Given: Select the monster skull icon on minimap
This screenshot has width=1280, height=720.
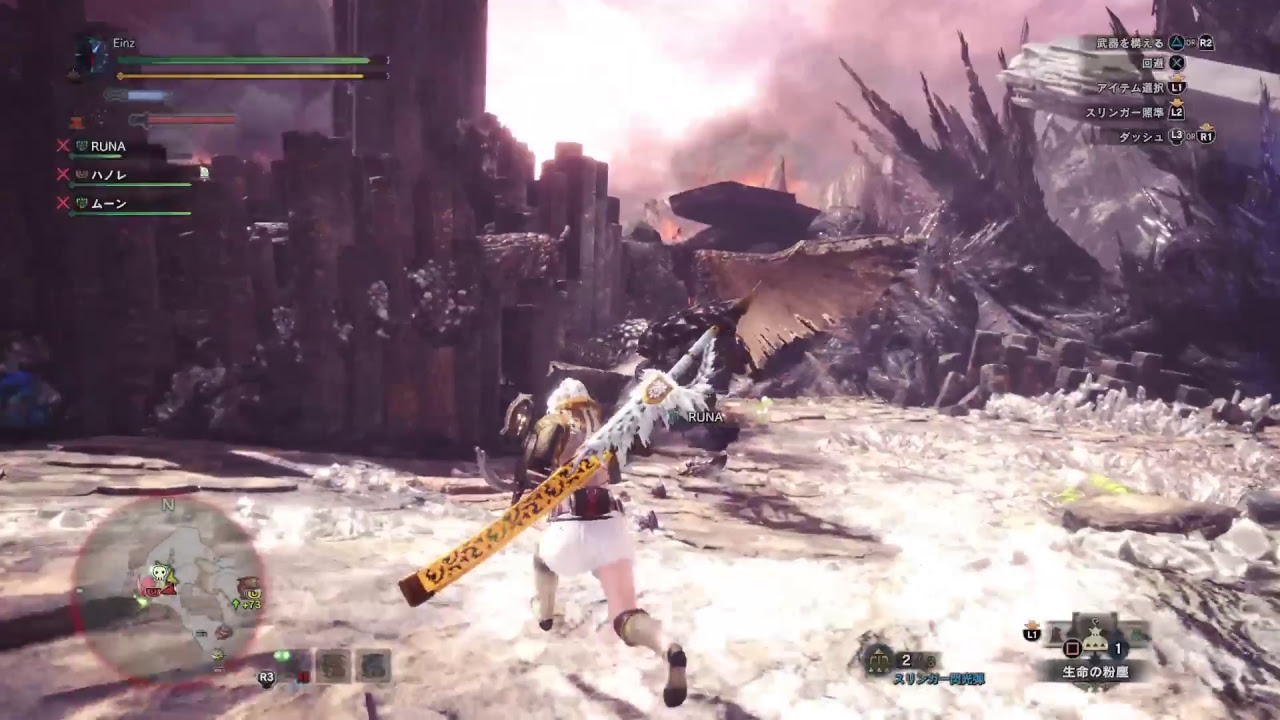Looking at the screenshot, I should click(x=159, y=573).
